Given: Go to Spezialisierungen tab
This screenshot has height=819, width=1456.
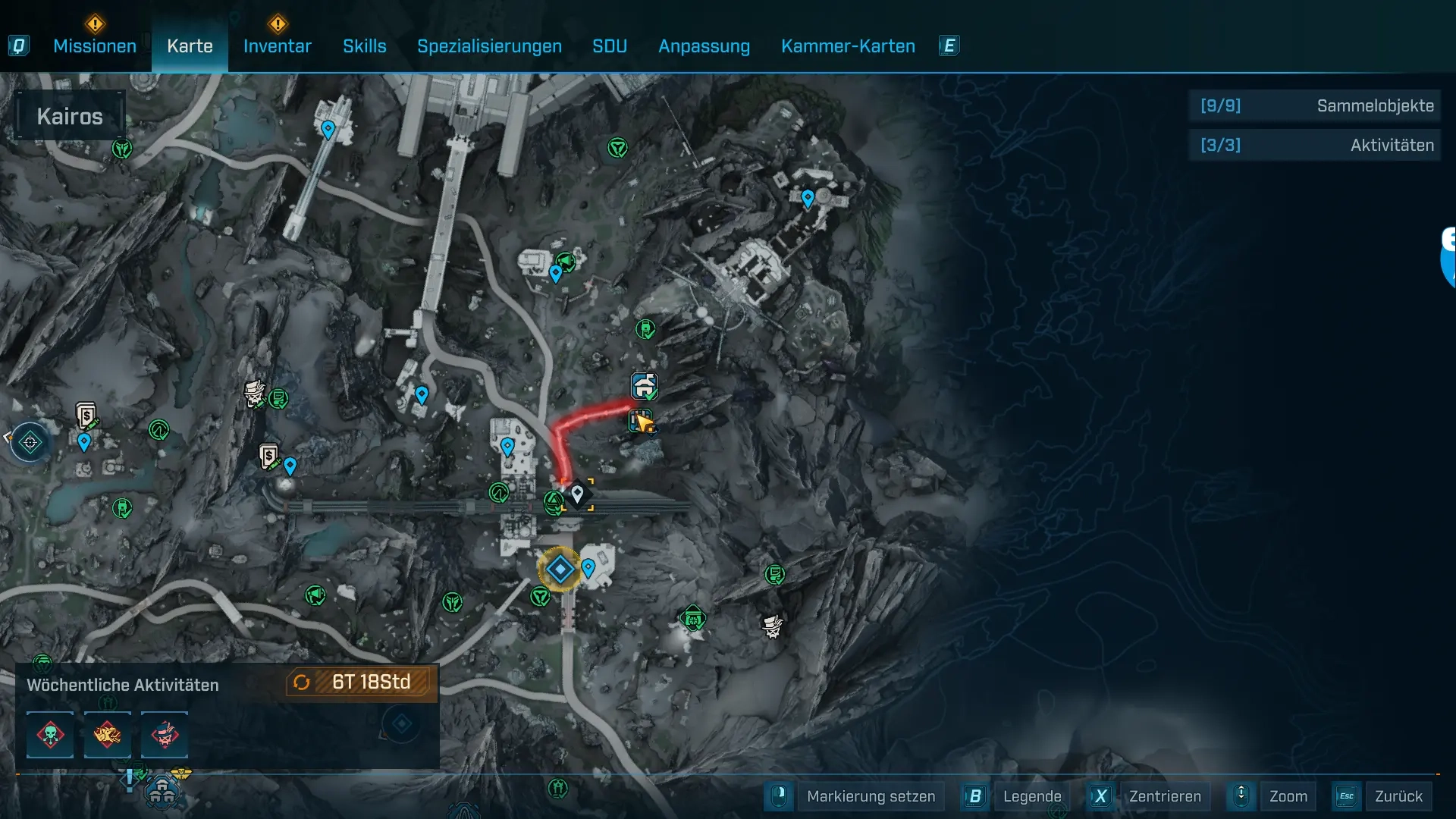Looking at the screenshot, I should (489, 46).
